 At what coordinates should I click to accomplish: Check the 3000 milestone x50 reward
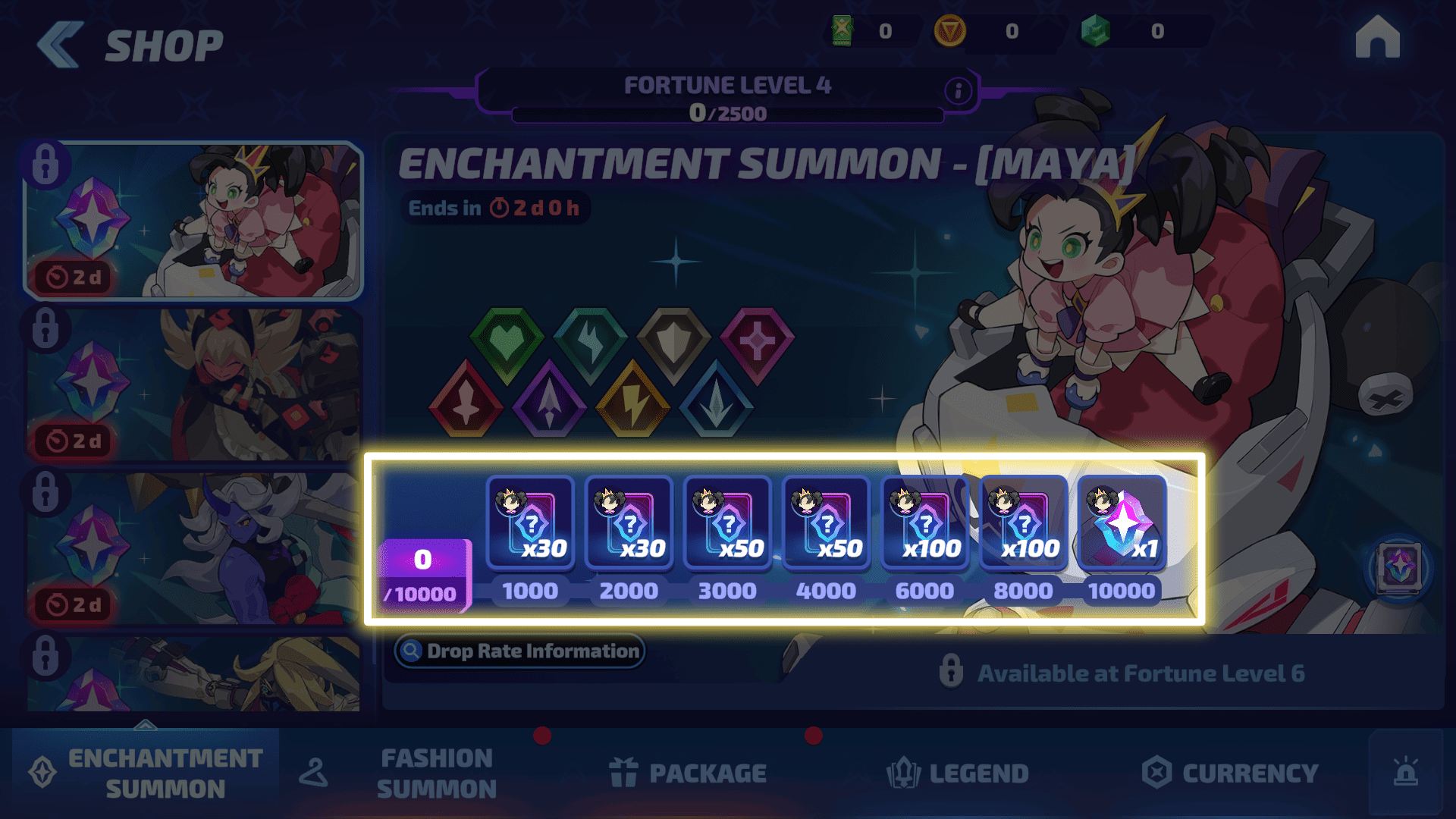click(x=727, y=523)
